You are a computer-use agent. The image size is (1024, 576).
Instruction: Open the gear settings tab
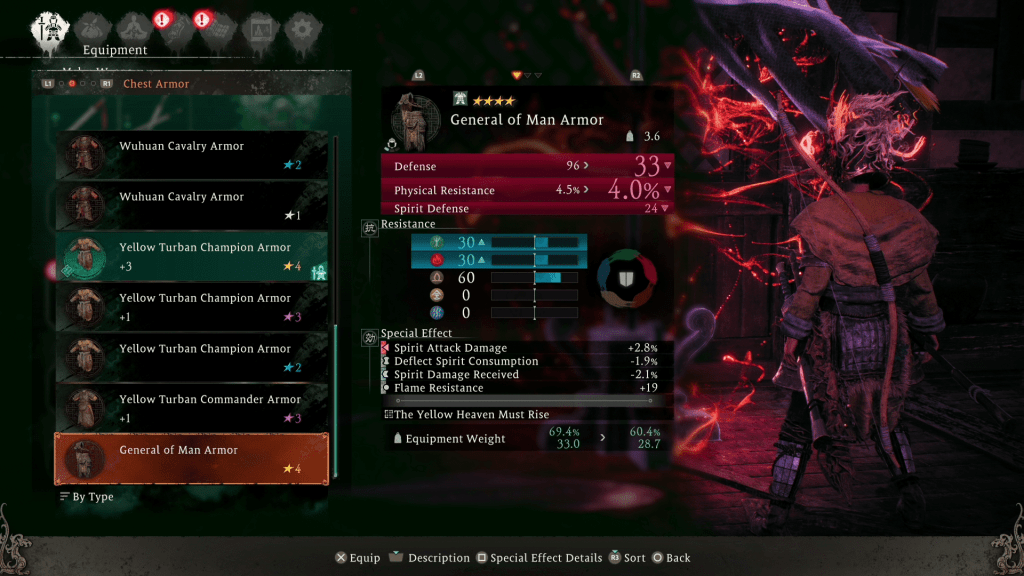pos(298,27)
